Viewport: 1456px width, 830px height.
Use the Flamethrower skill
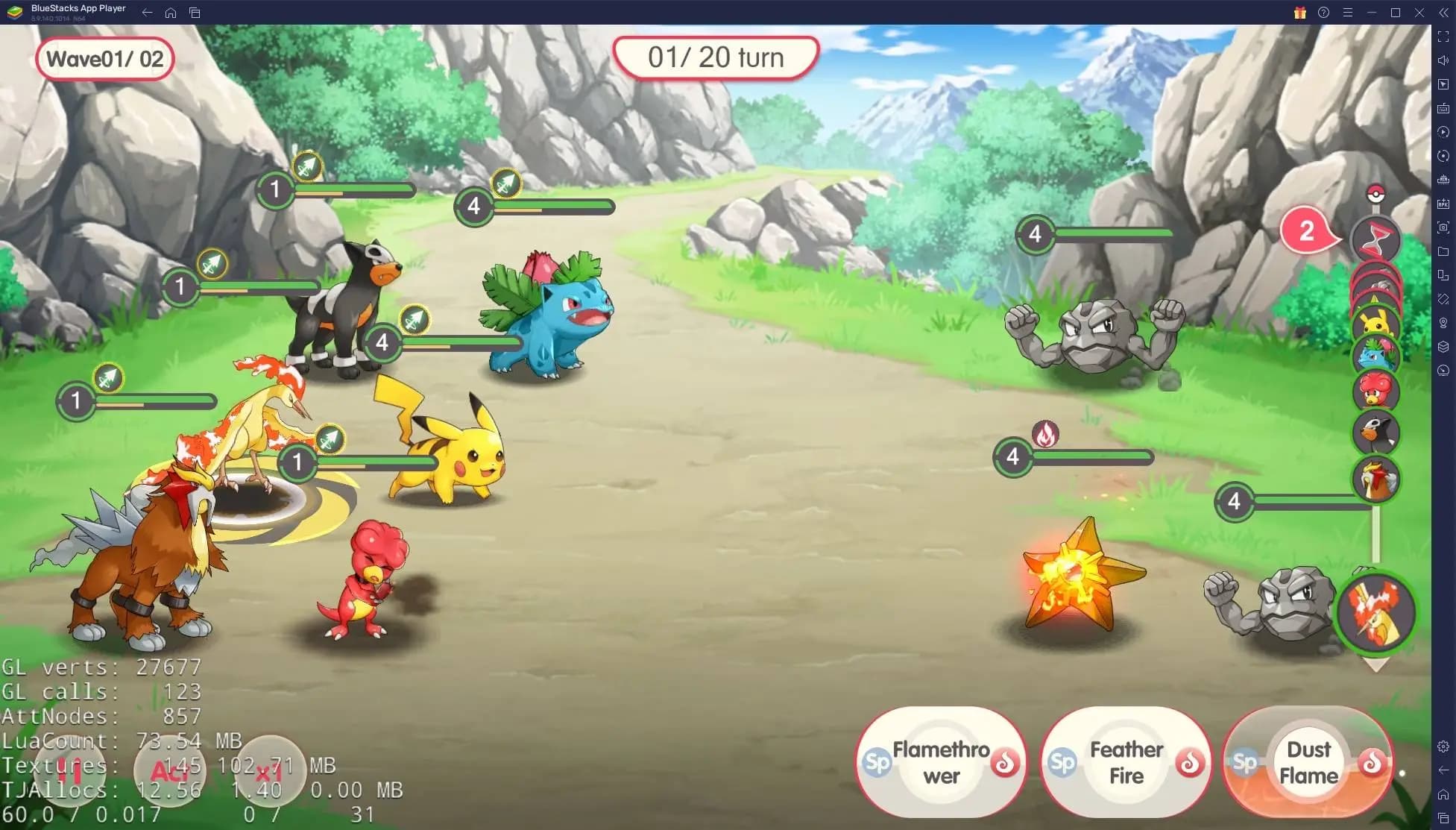pyautogui.click(x=941, y=762)
